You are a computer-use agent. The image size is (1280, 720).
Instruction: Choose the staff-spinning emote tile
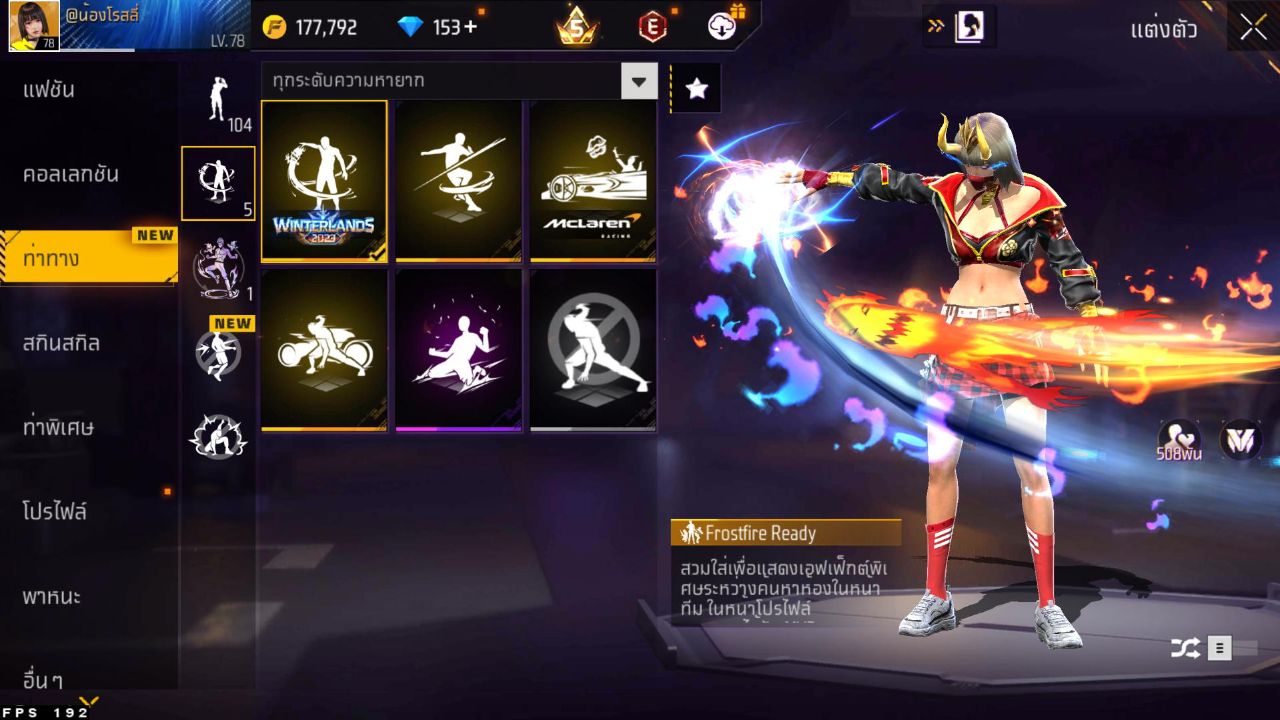tap(458, 181)
